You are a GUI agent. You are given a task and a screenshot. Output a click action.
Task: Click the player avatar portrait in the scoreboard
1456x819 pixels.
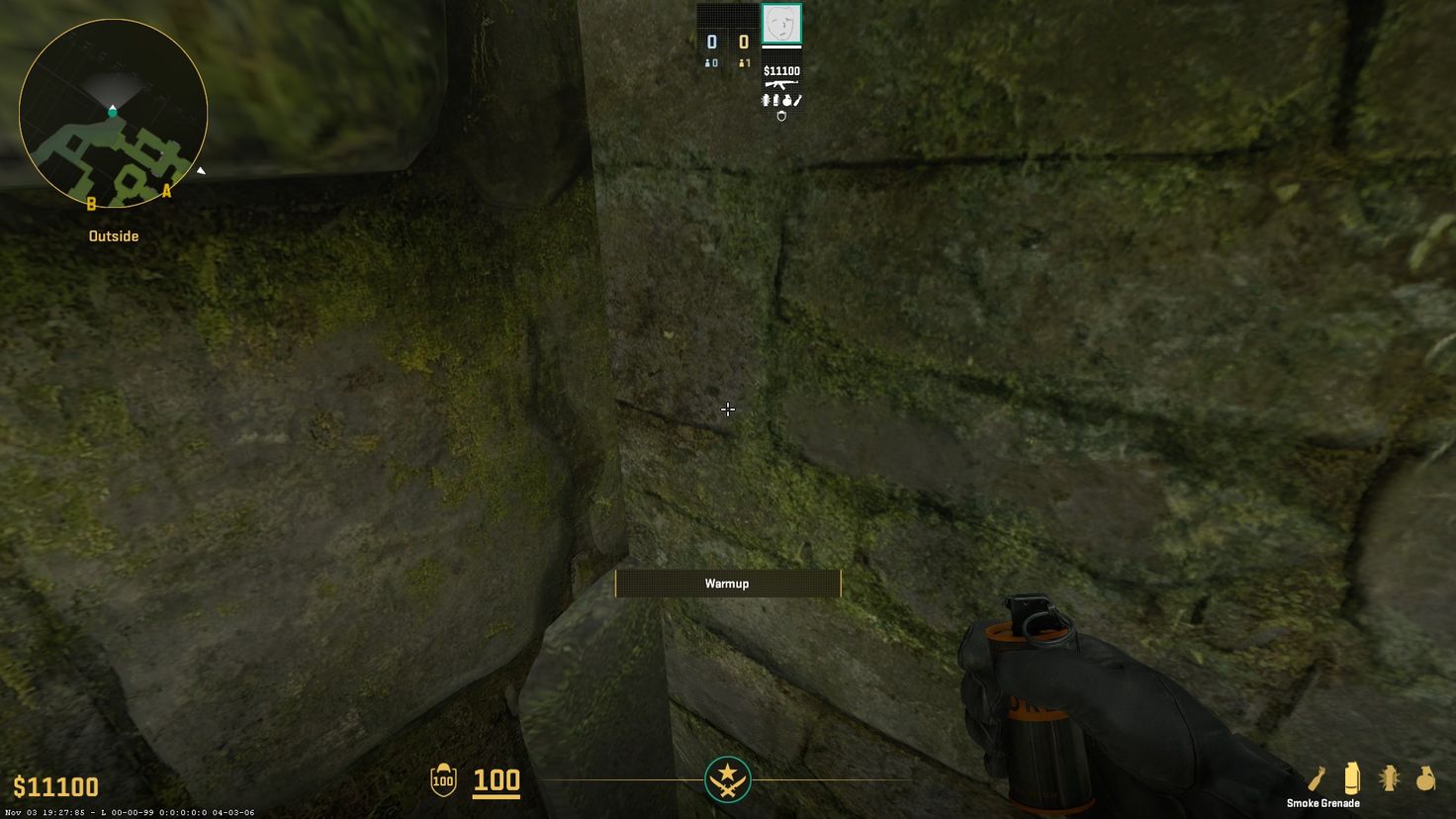780,25
